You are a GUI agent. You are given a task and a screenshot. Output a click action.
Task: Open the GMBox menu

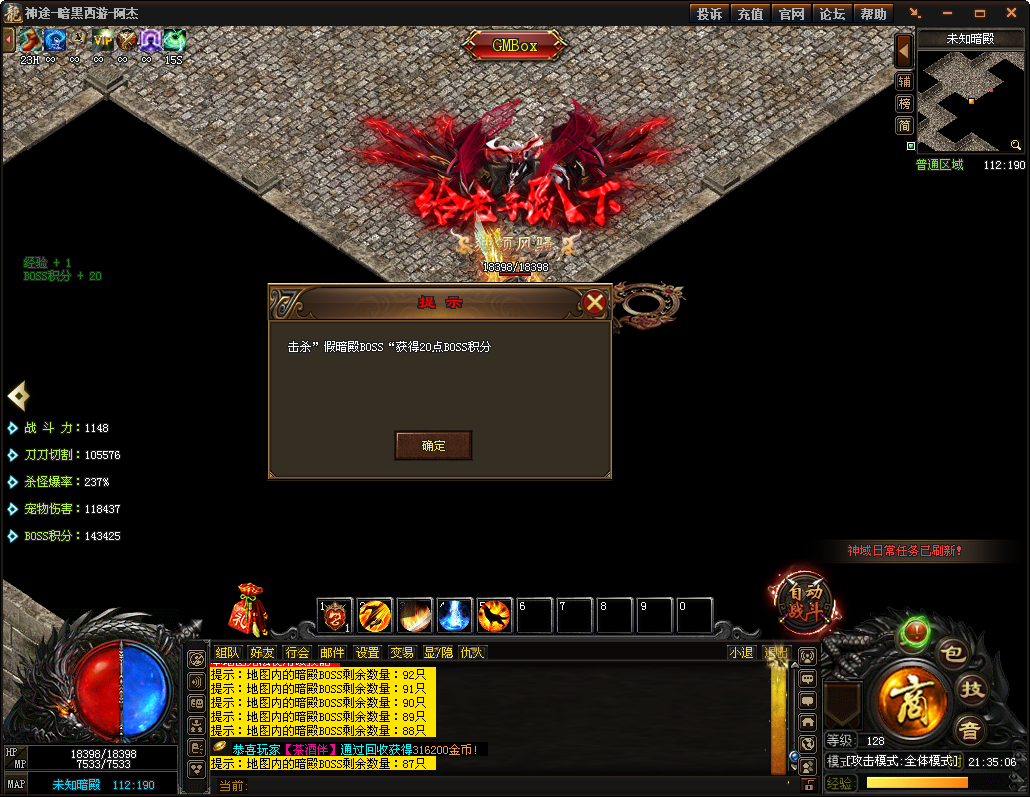click(514, 45)
